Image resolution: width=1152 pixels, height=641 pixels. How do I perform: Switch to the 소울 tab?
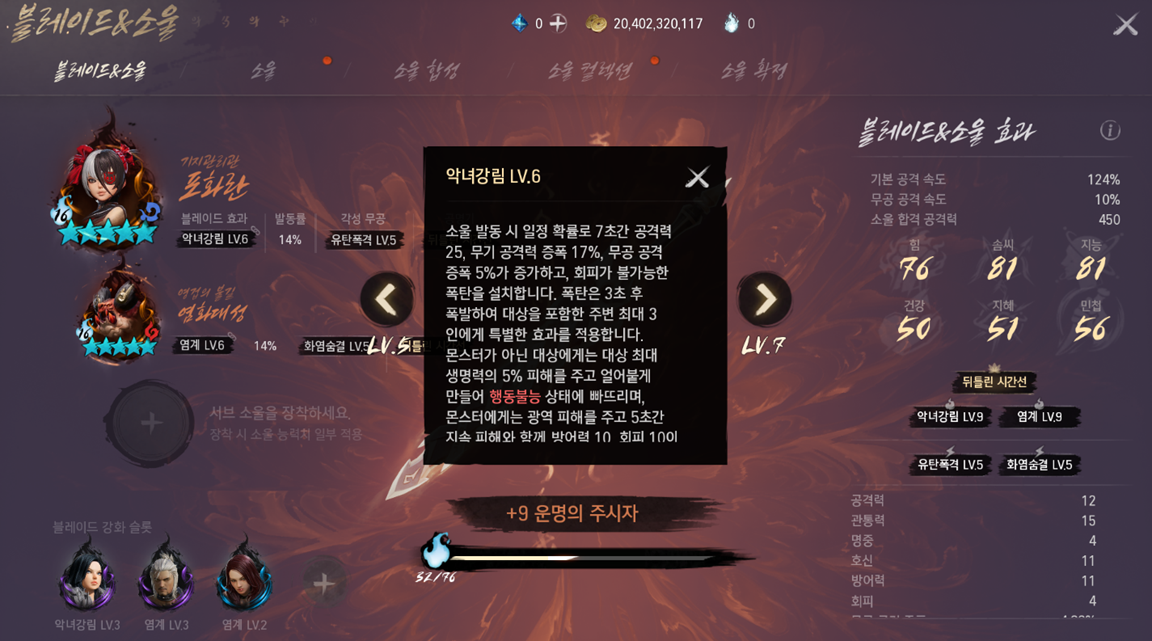tap(263, 71)
